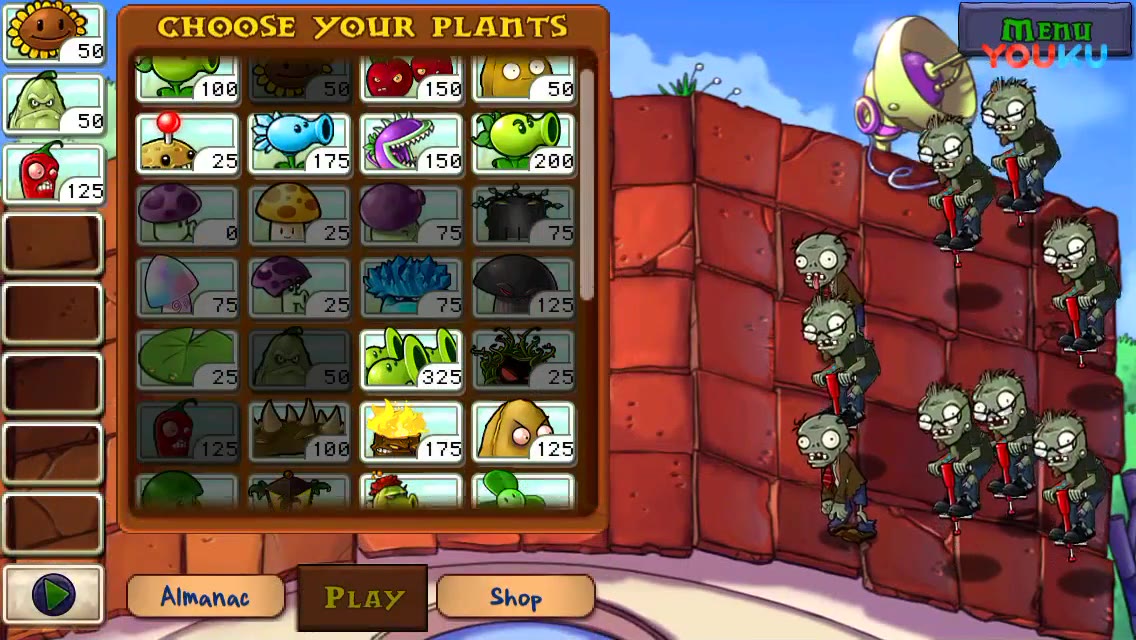Select the Spikeweed seed packet
1136x640 pixels.
299,432
